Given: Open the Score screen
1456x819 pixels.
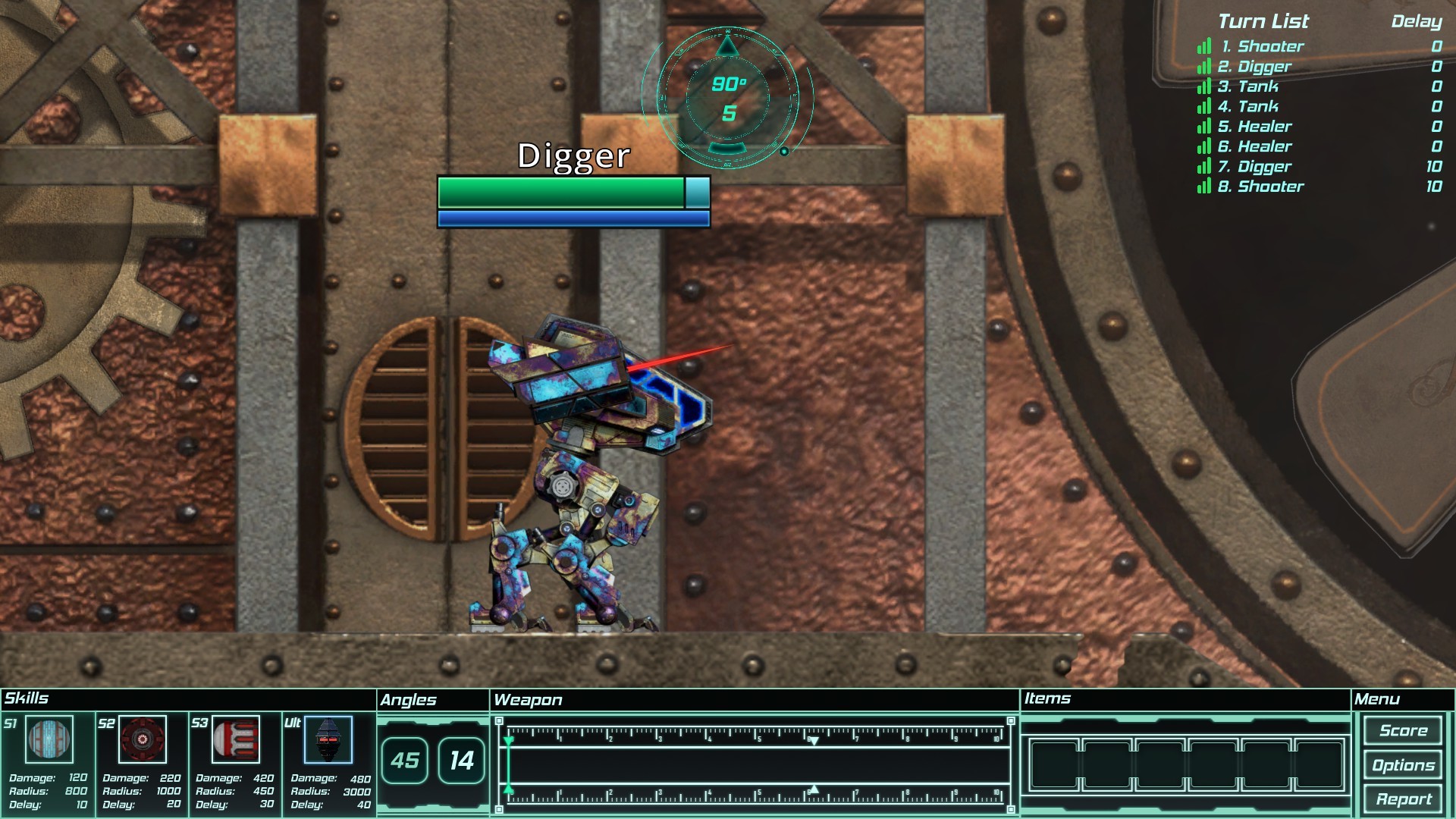Looking at the screenshot, I should tap(1403, 730).
